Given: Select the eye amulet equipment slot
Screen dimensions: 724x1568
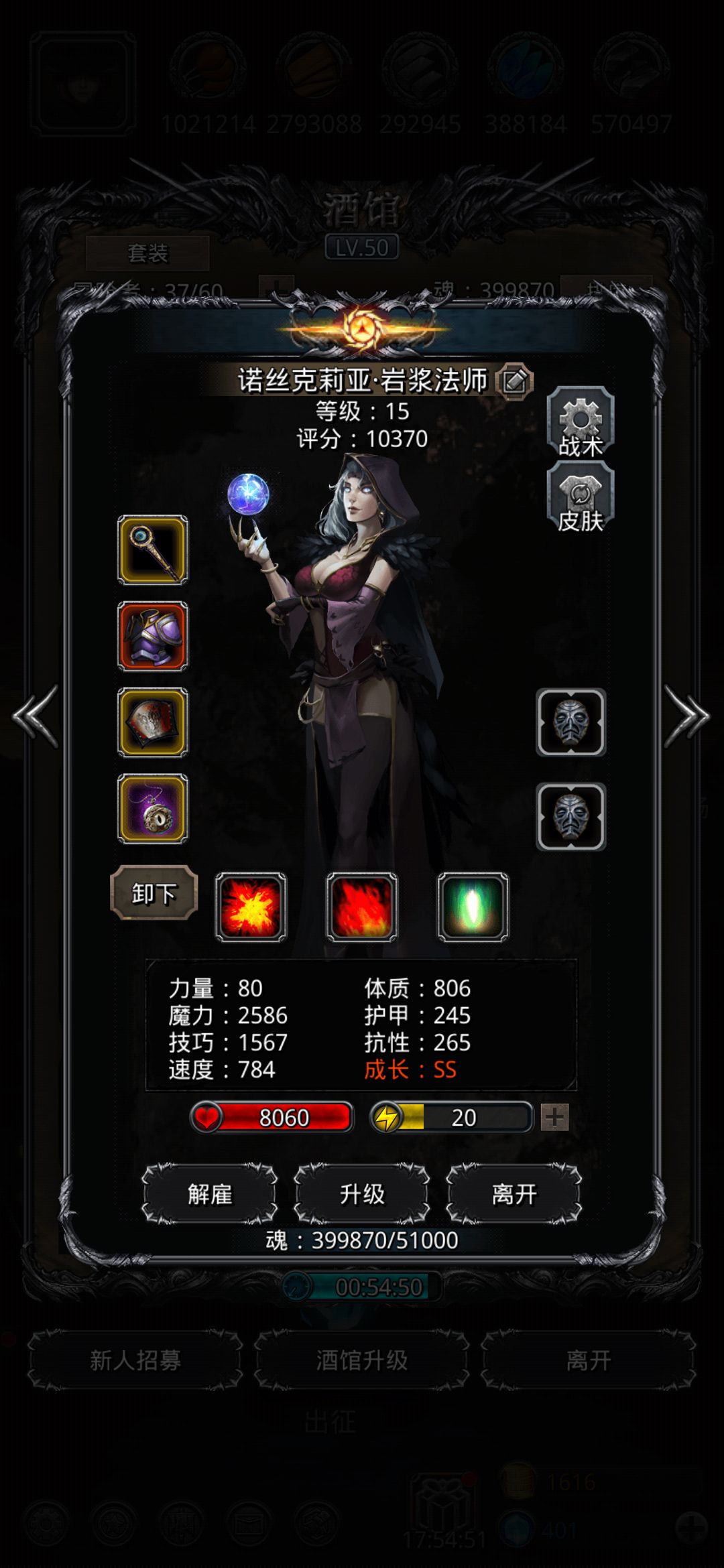Looking at the screenshot, I should pyautogui.click(x=153, y=809).
